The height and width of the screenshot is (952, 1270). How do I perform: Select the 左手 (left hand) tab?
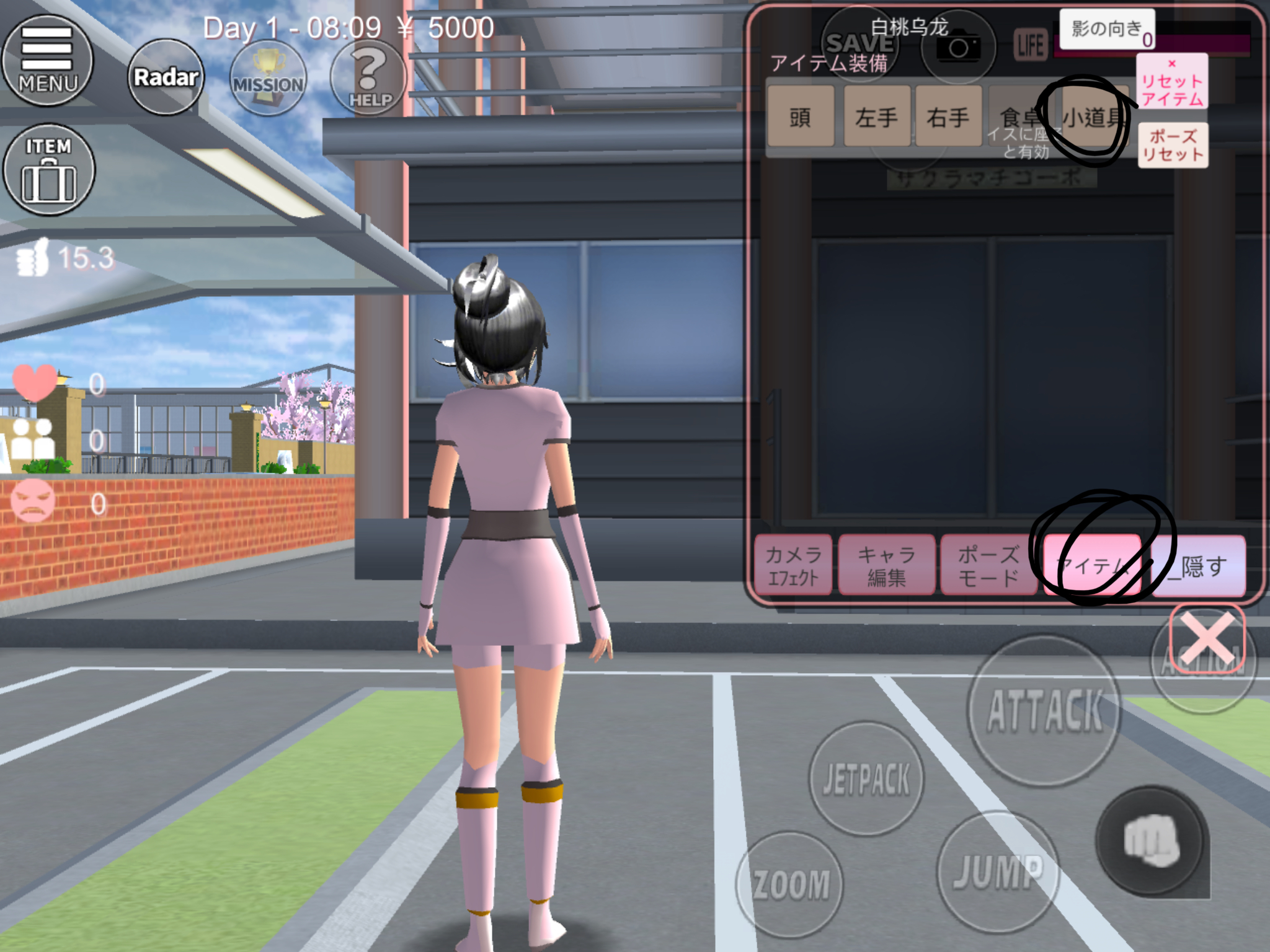click(876, 117)
